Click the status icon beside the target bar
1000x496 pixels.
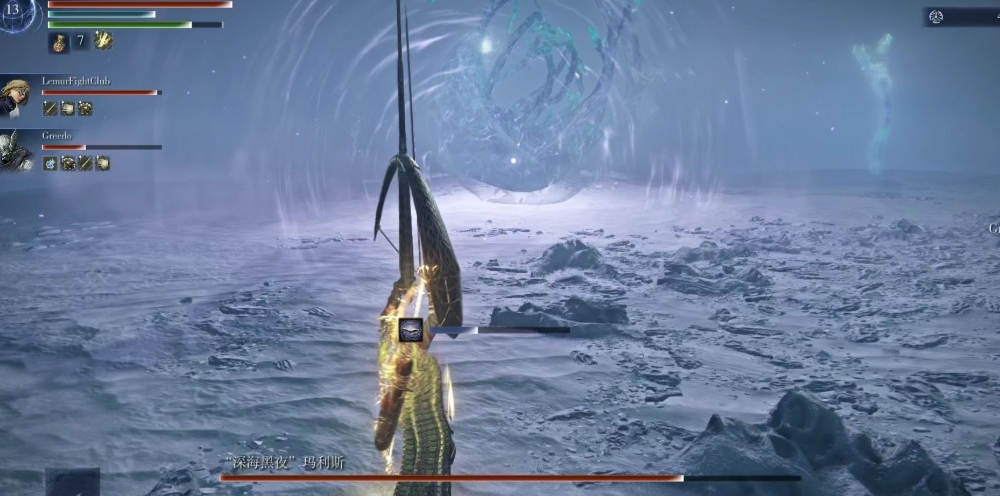(x=410, y=330)
